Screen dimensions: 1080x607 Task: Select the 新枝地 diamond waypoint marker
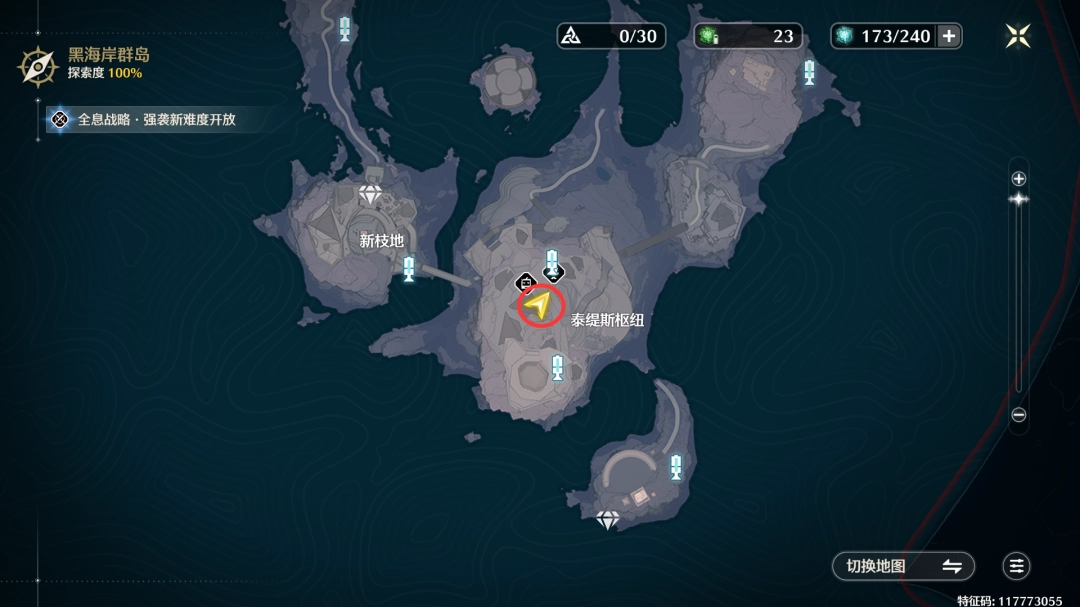(x=371, y=194)
